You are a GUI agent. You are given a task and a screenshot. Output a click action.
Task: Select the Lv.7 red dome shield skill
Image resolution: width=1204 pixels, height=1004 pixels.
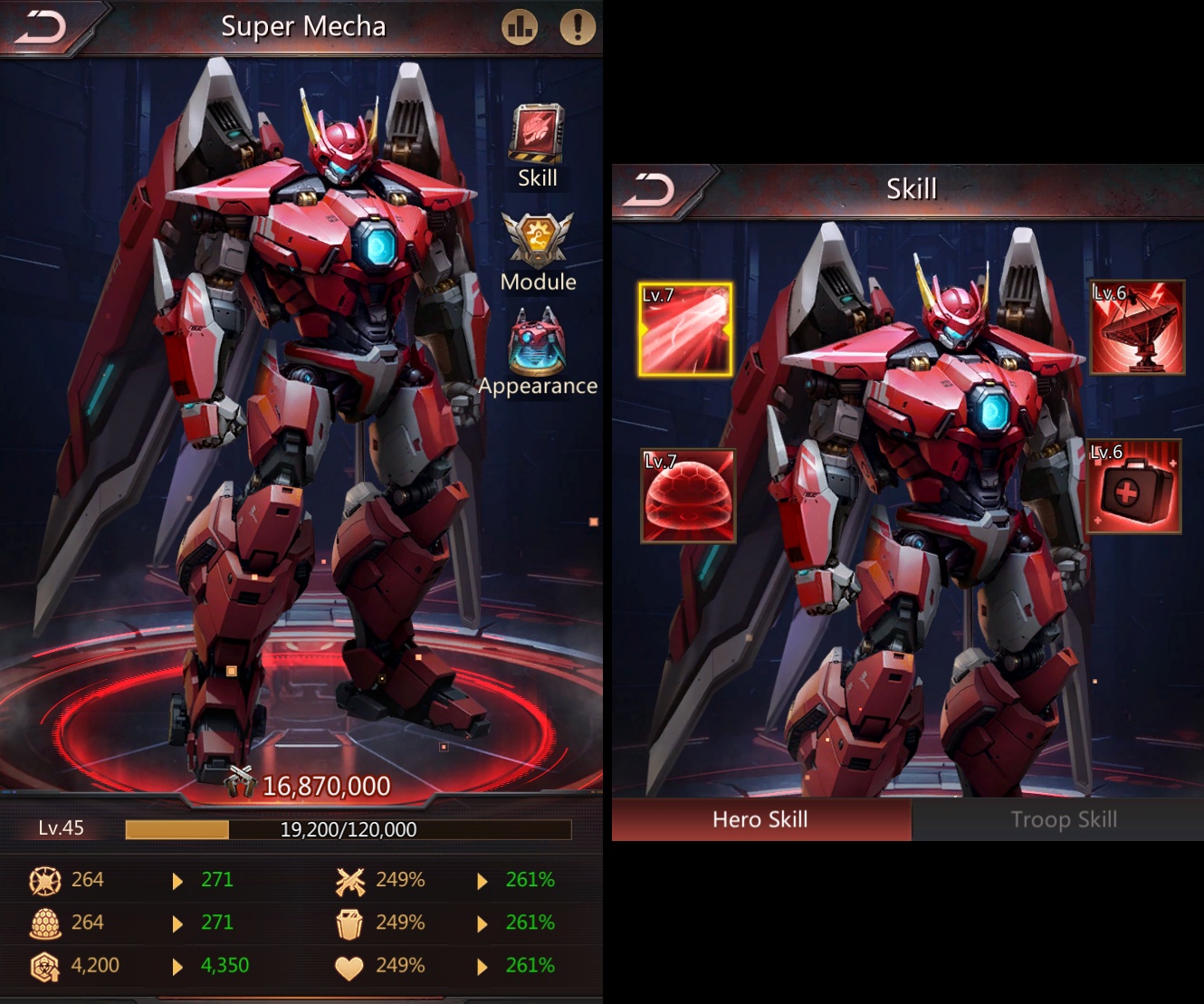688,495
